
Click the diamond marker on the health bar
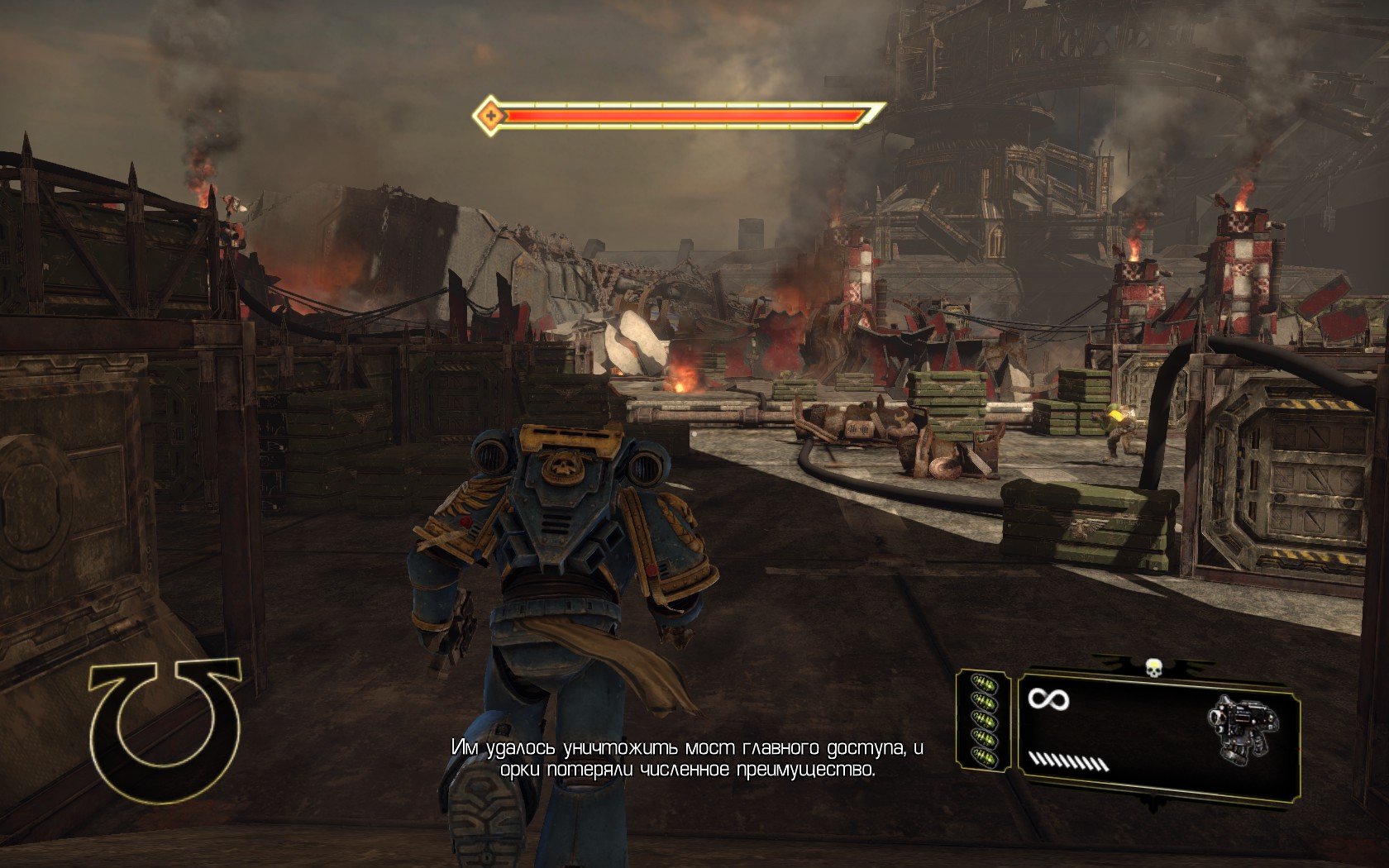[x=491, y=115]
